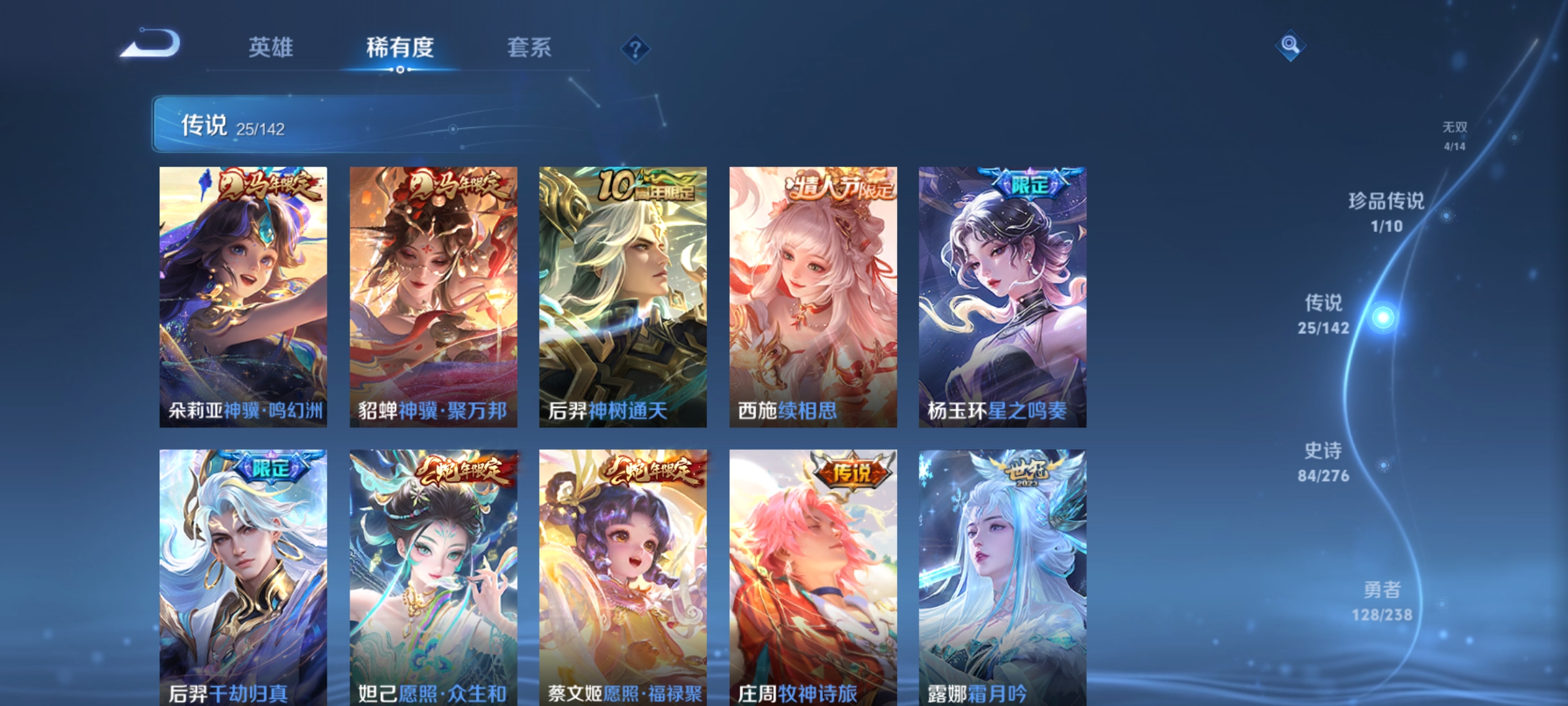Image resolution: width=1568 pixels, height=706 pixels.
Task: Switch to the 英雄 tab
Action: [272, 48]
